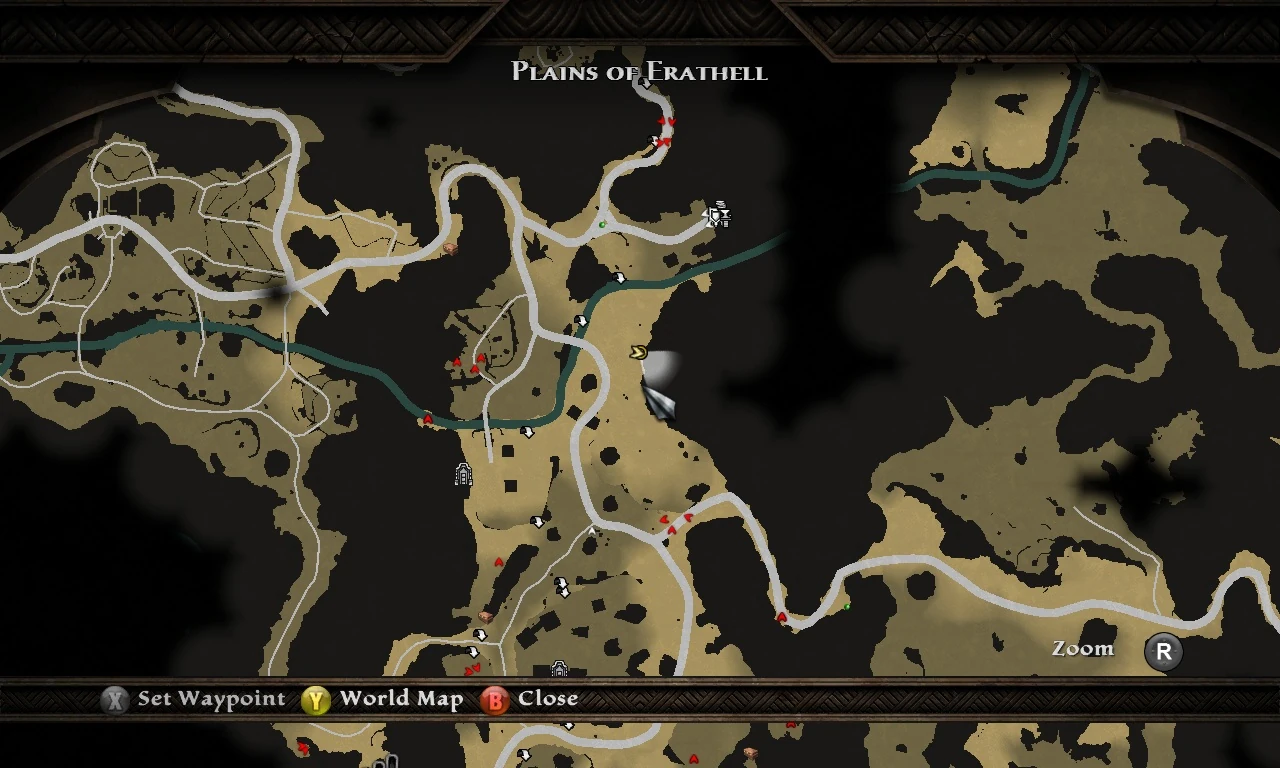Click the dungeon door icon on the western path
This screenshot has width=1280, height=768.
[x=463, y=474]
